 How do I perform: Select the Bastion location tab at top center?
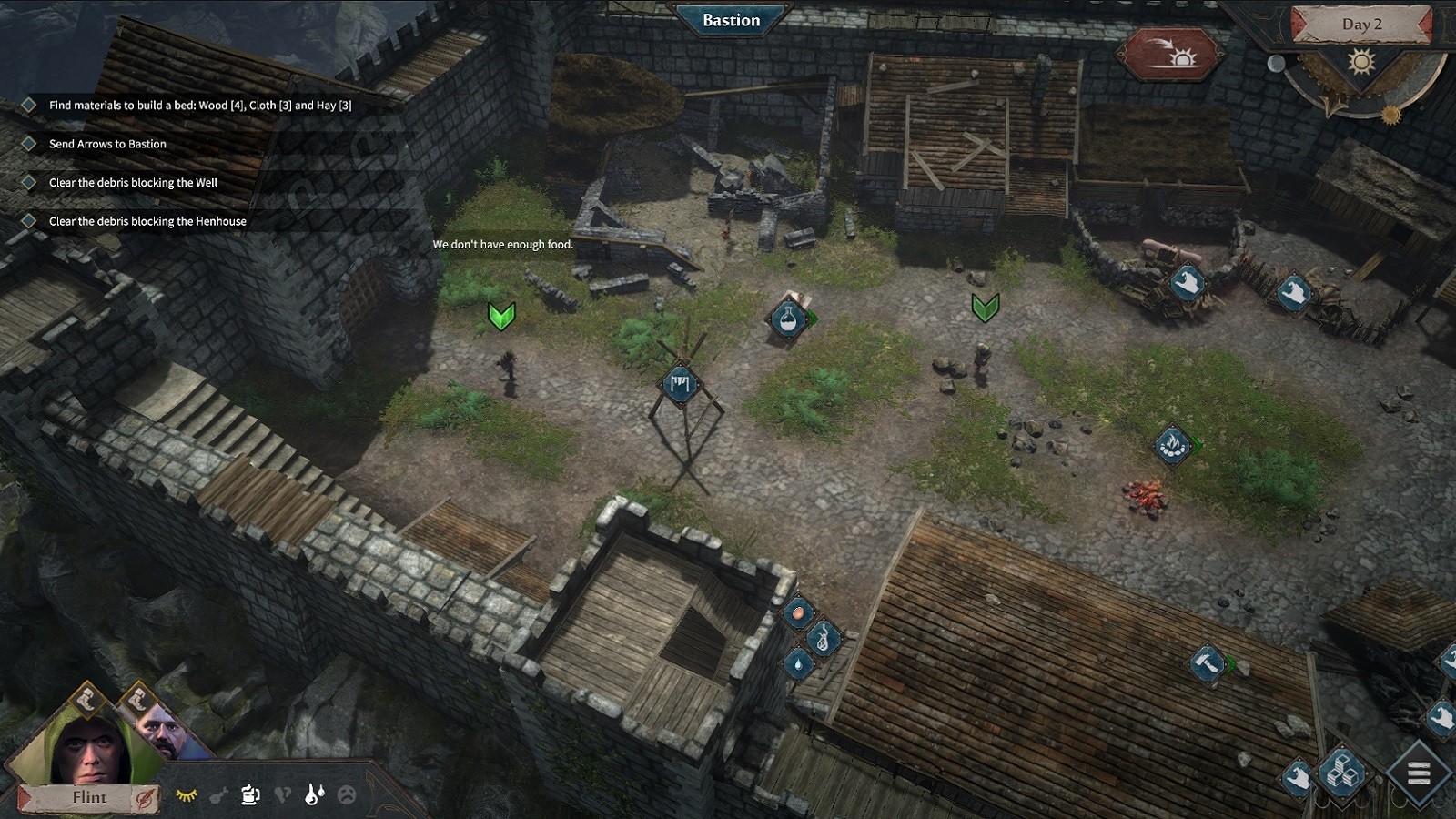click(731, 20)
